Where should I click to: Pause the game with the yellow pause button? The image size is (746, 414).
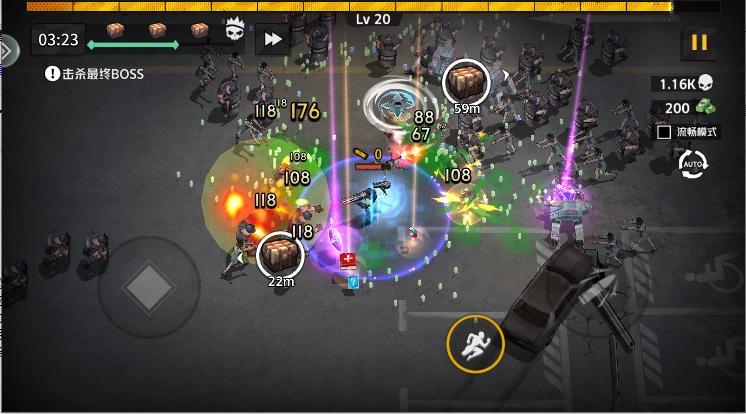[698, 43]
